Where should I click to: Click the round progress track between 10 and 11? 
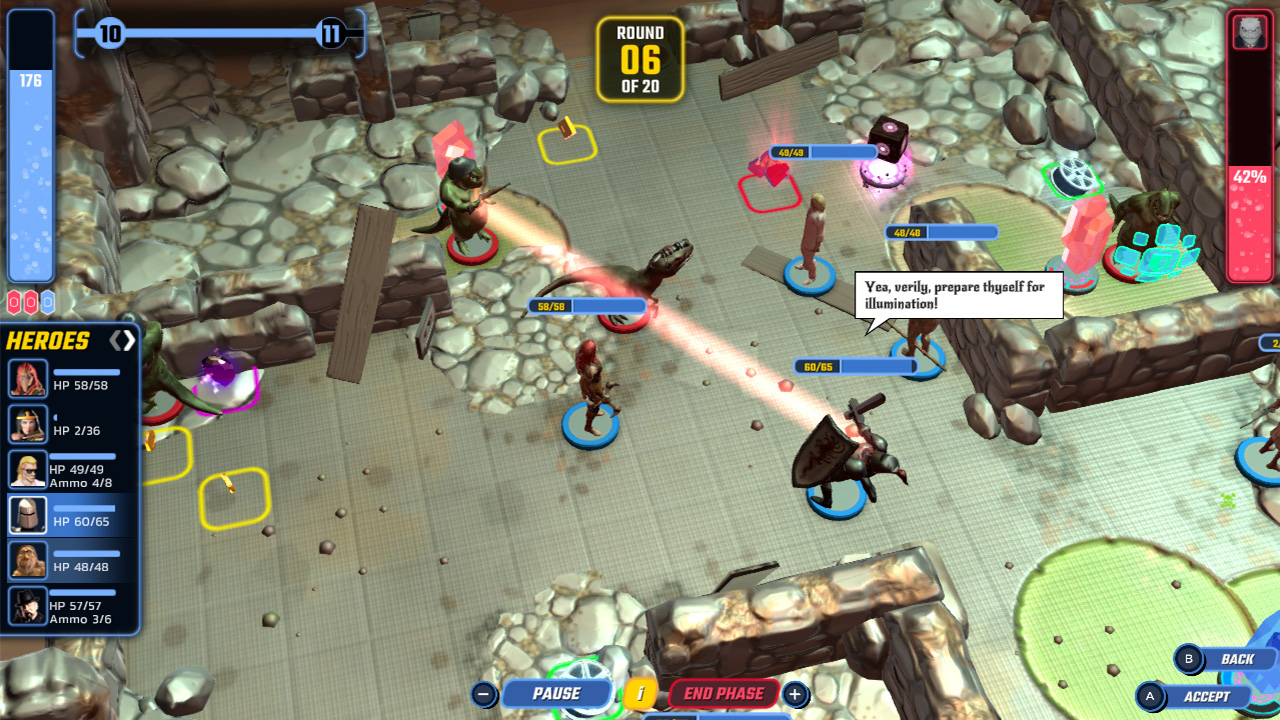tap(220, 33)
